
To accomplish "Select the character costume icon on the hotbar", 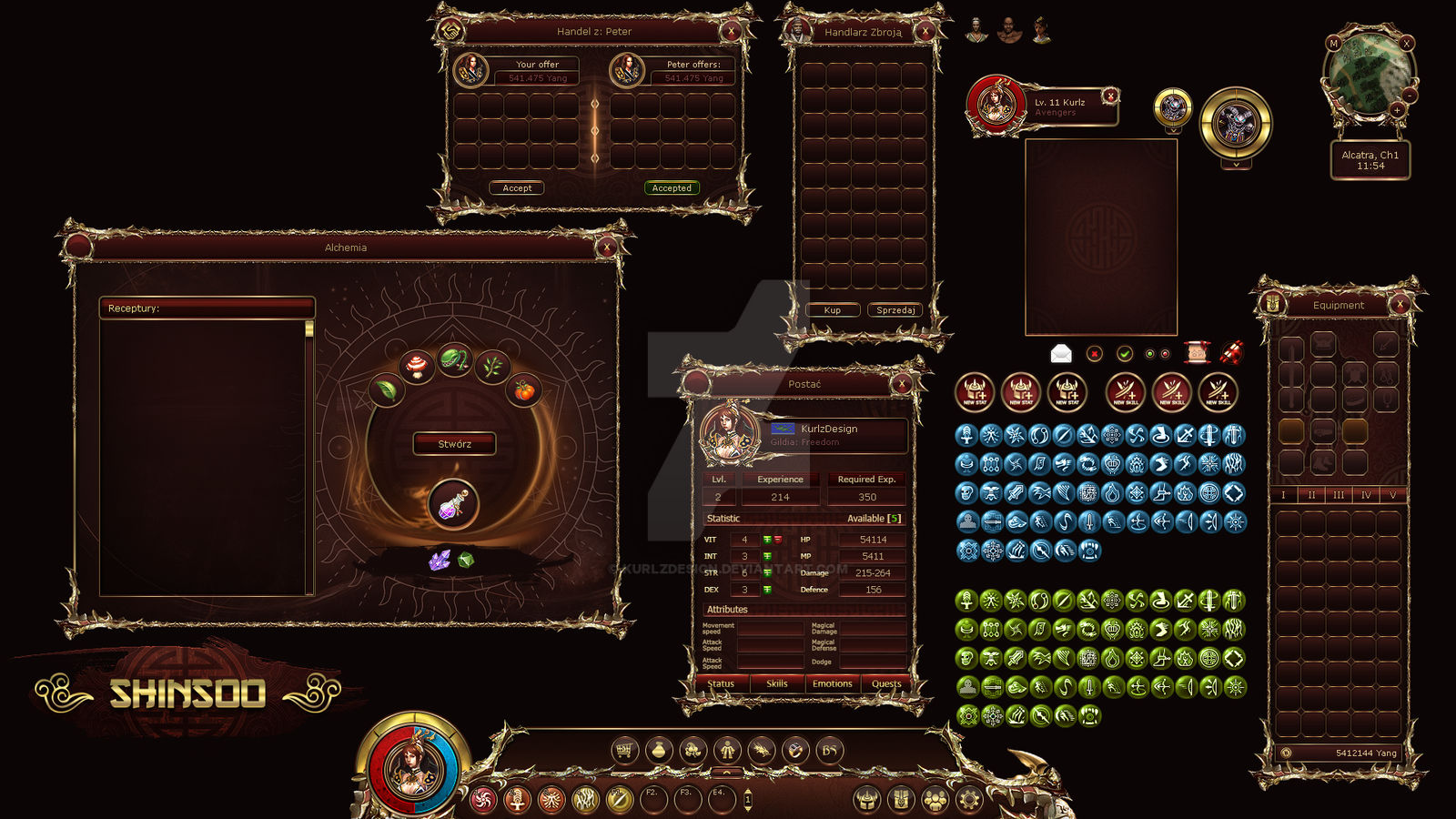I will [728, 750].
